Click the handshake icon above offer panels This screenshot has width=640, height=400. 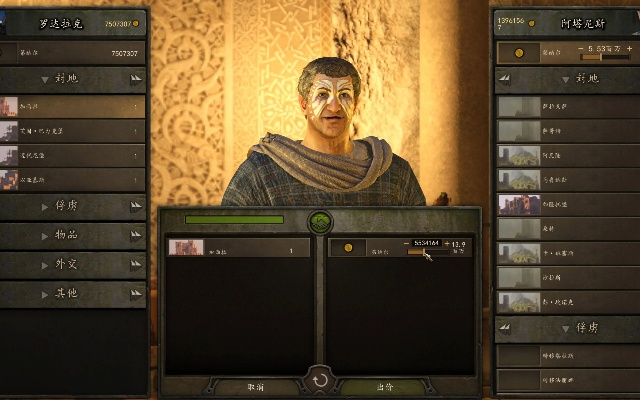tap(320, 222)
